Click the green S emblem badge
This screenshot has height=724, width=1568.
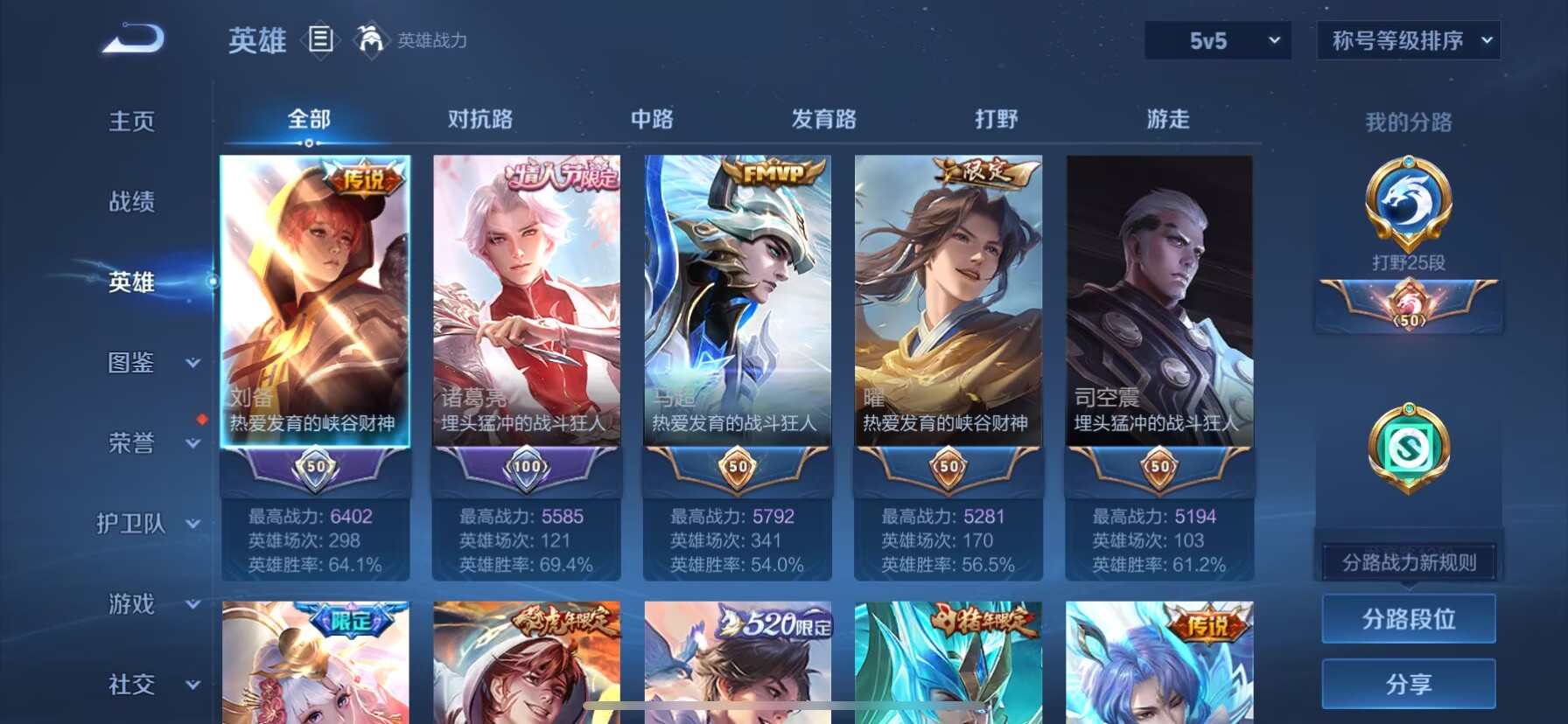(x=1409, y=446)
